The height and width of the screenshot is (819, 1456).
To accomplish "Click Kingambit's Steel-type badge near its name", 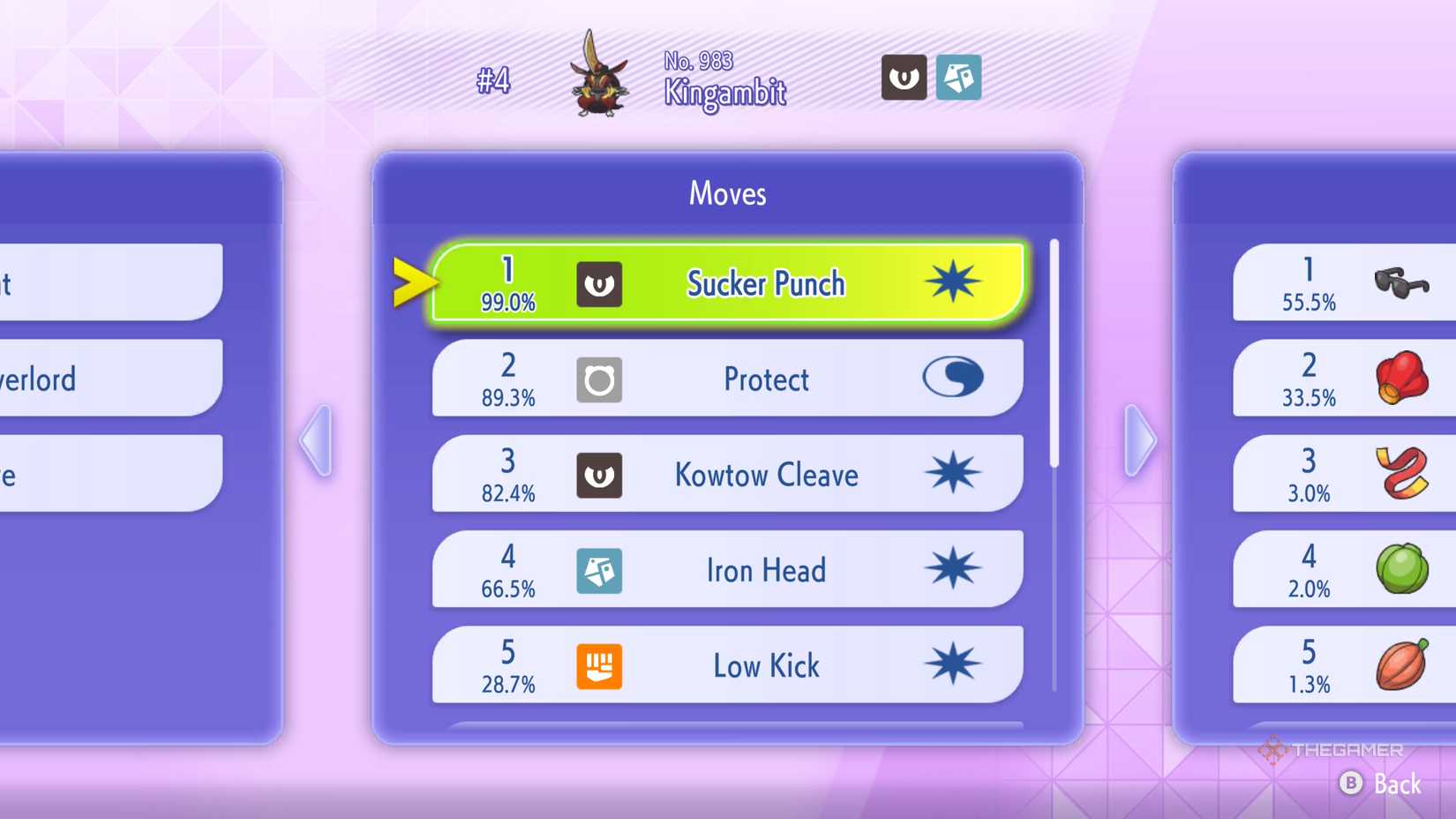I will (958, 79).
